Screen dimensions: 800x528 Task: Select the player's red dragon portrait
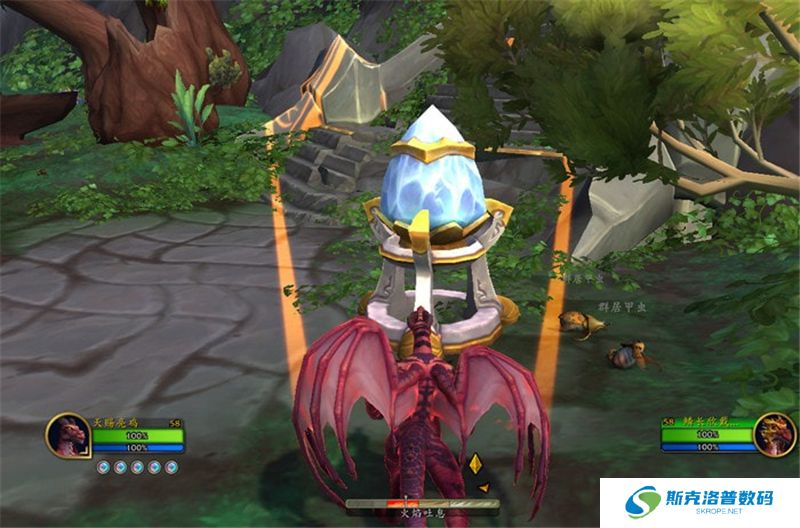tap(68, 436)
